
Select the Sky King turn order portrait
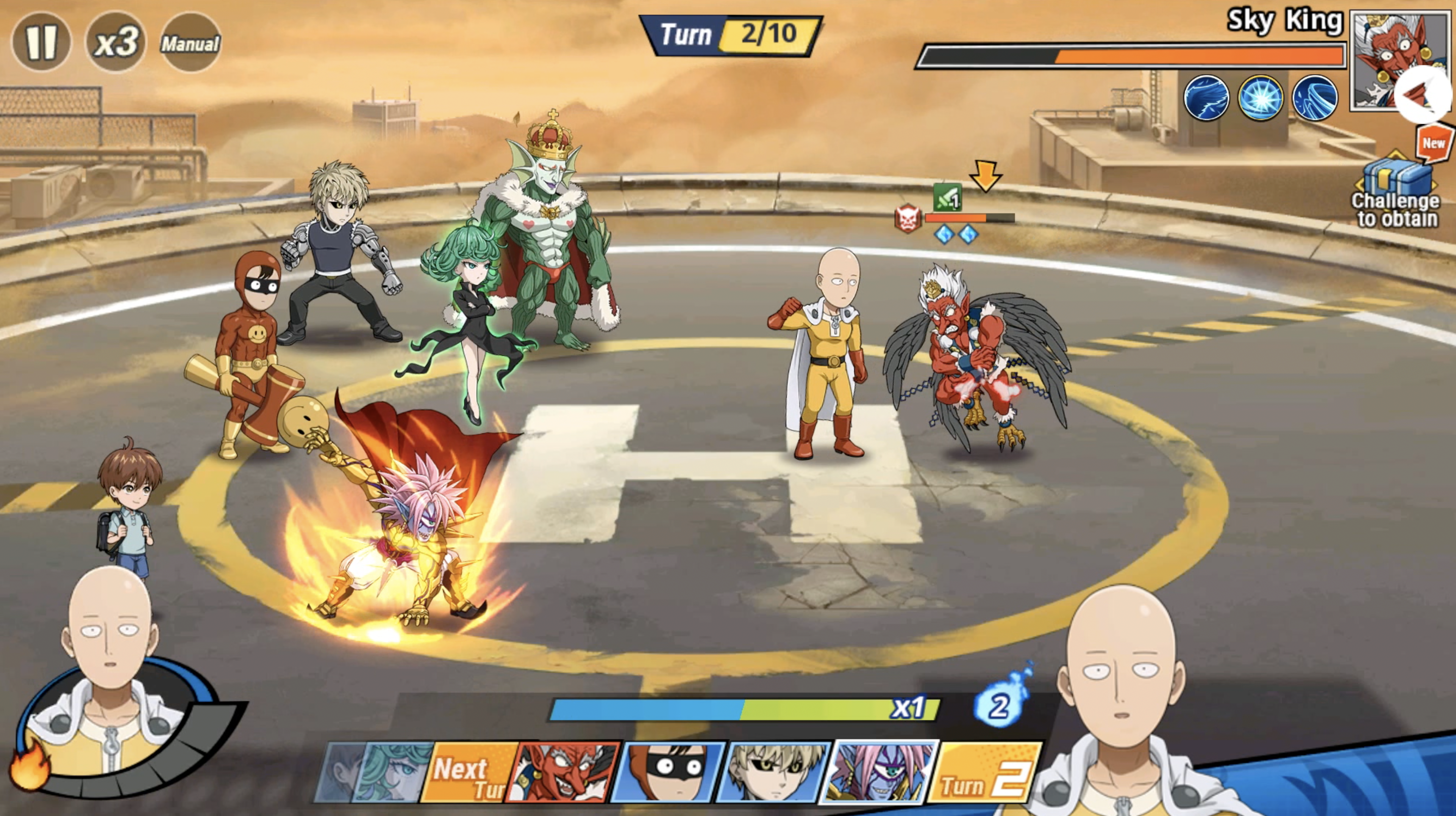click(563, 772)
